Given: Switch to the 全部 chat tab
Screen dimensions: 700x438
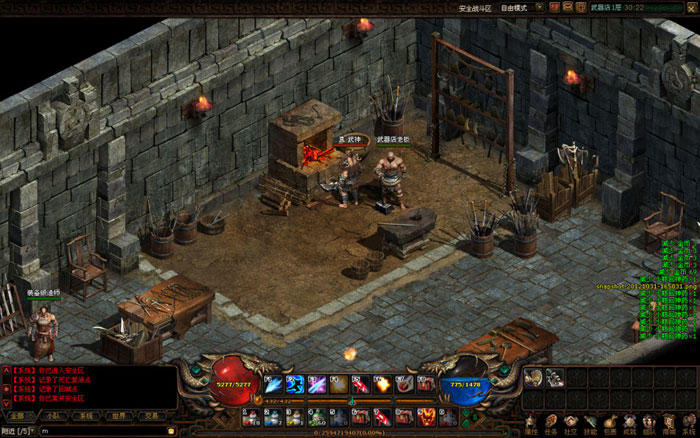Looking at the screenshot, I should coord(17,415).
